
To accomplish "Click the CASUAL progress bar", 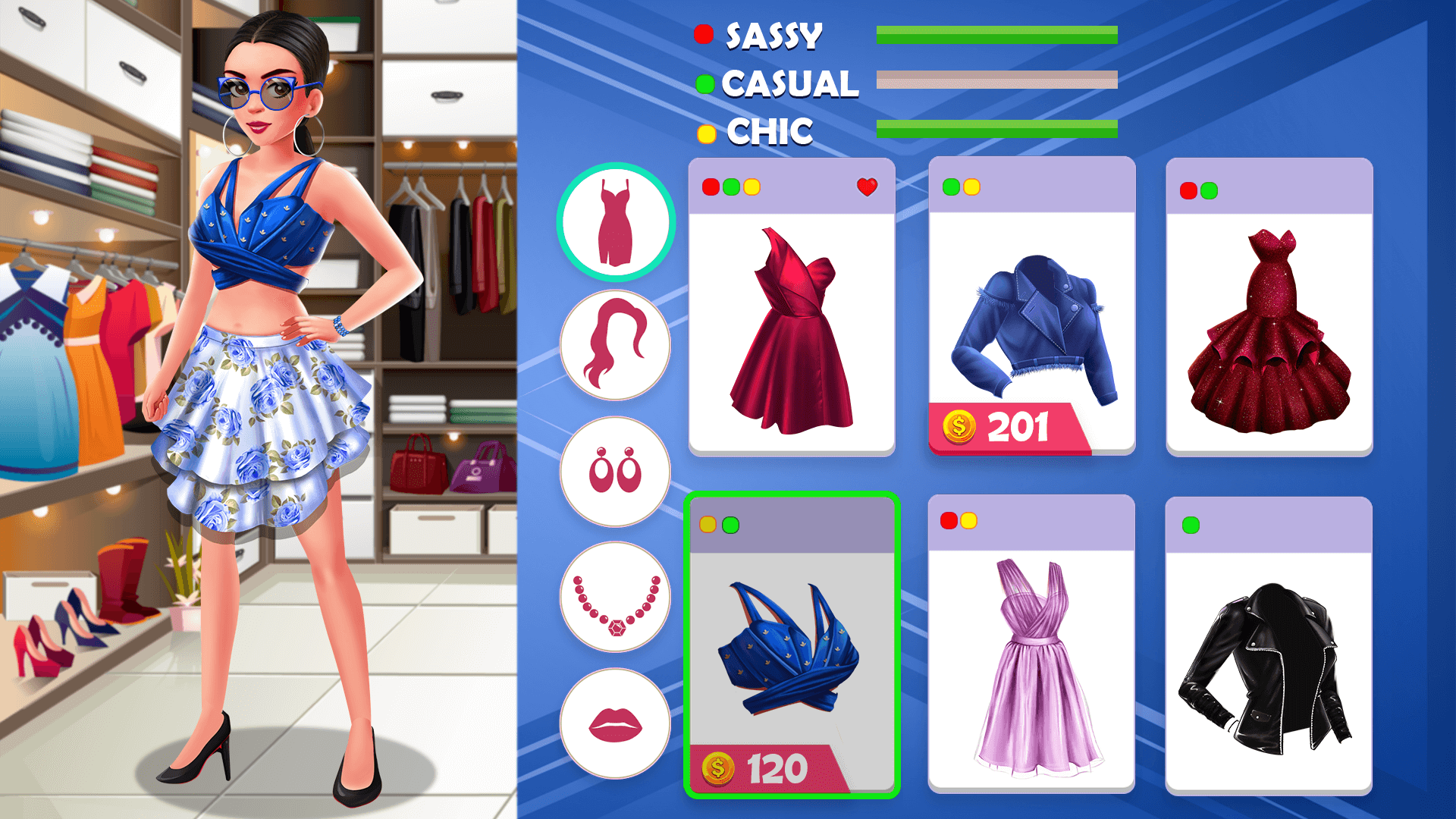I will pyautogui.click(x=997, y=79).
